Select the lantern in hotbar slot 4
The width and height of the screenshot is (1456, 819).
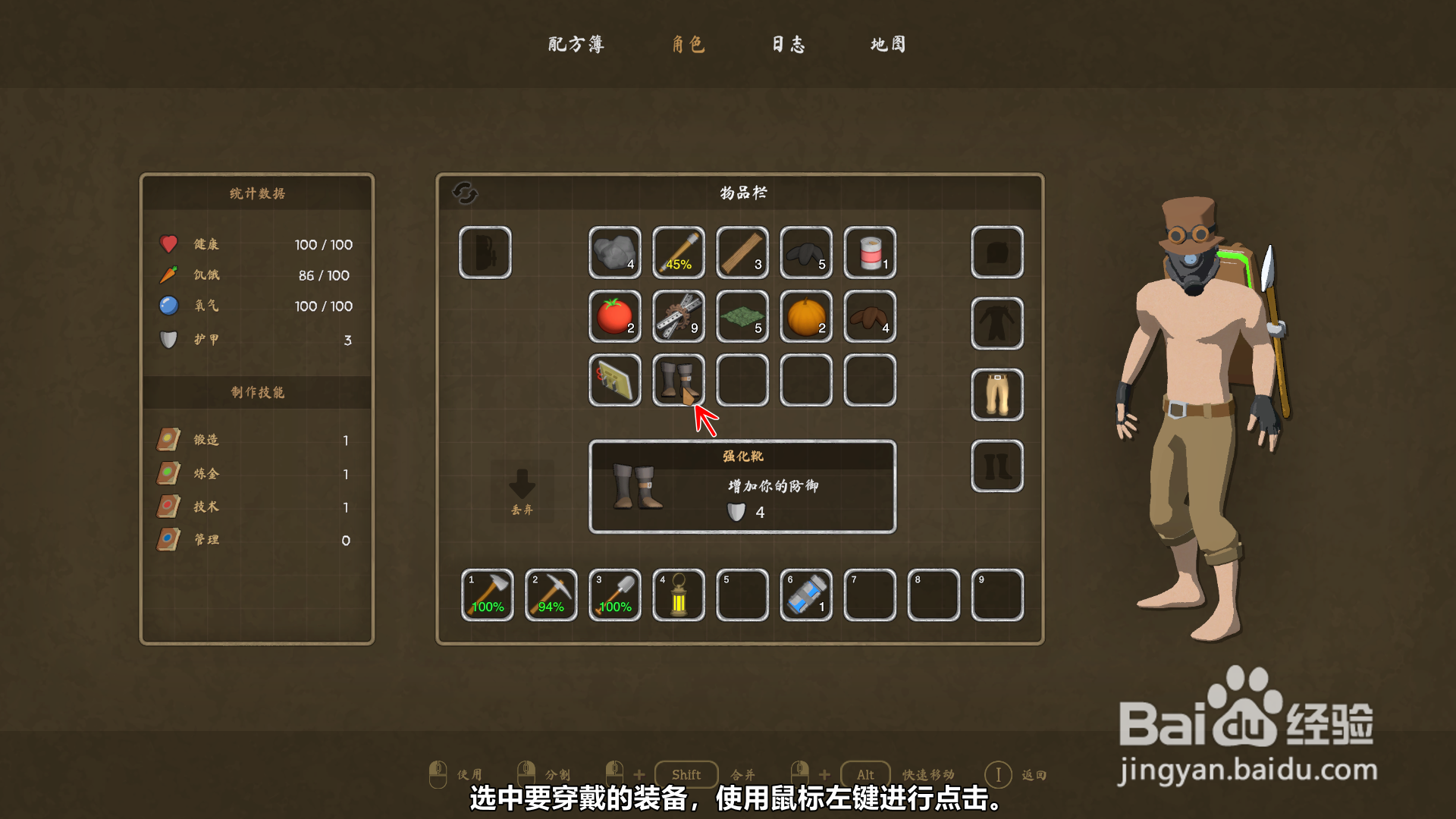678,595
